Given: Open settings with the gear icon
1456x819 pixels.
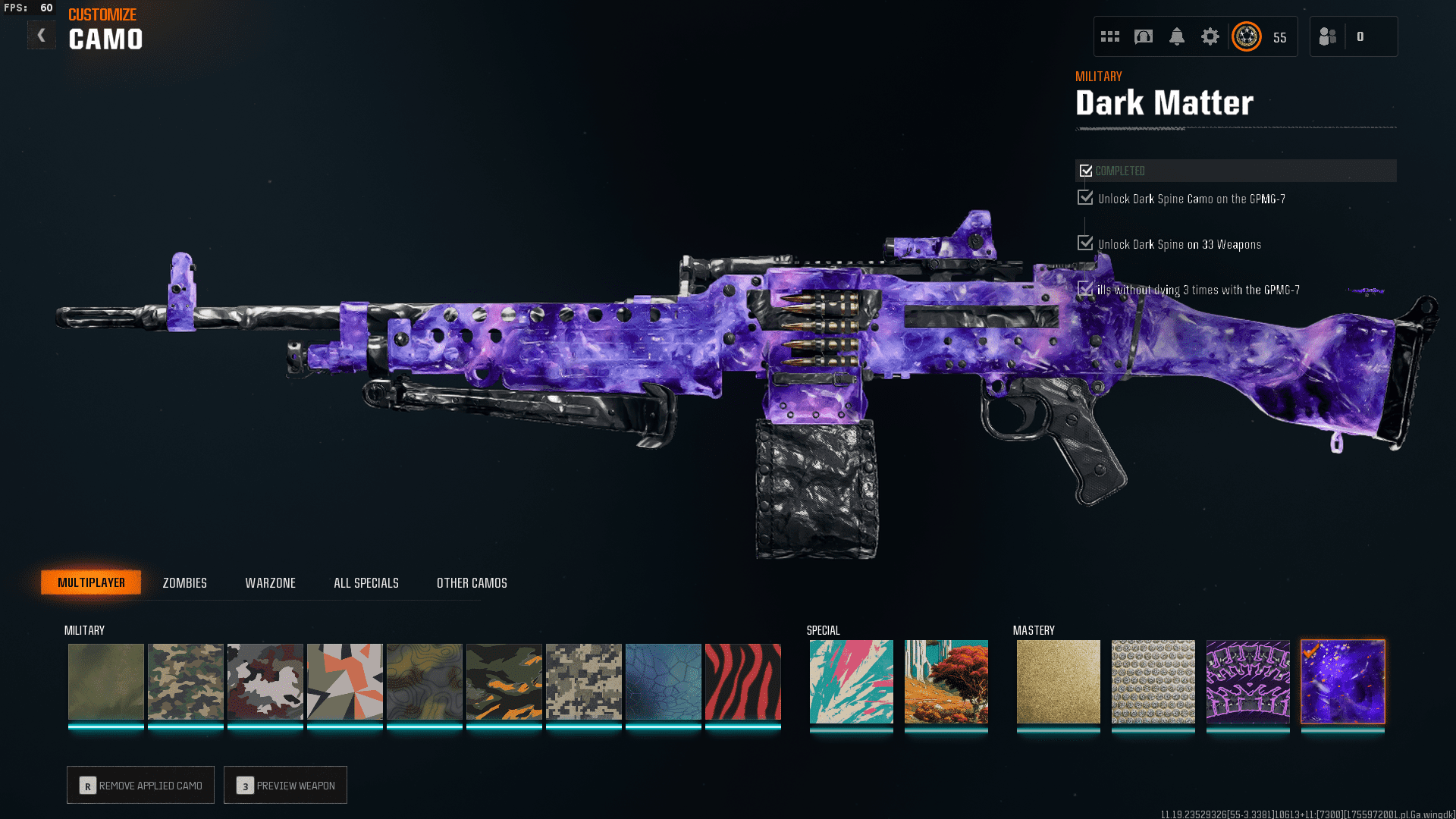Looking at the screenshot, I should [1210, 36].
